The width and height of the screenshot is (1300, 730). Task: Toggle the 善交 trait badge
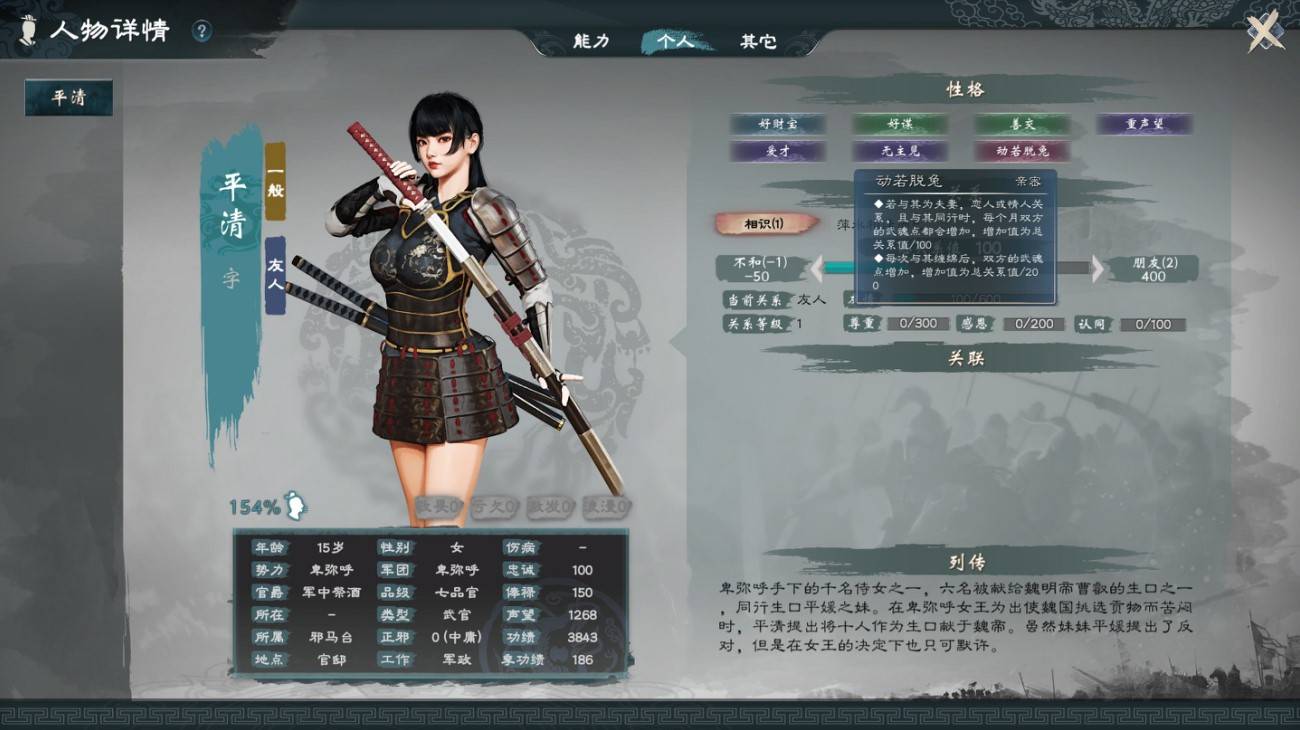[1023, 125]
